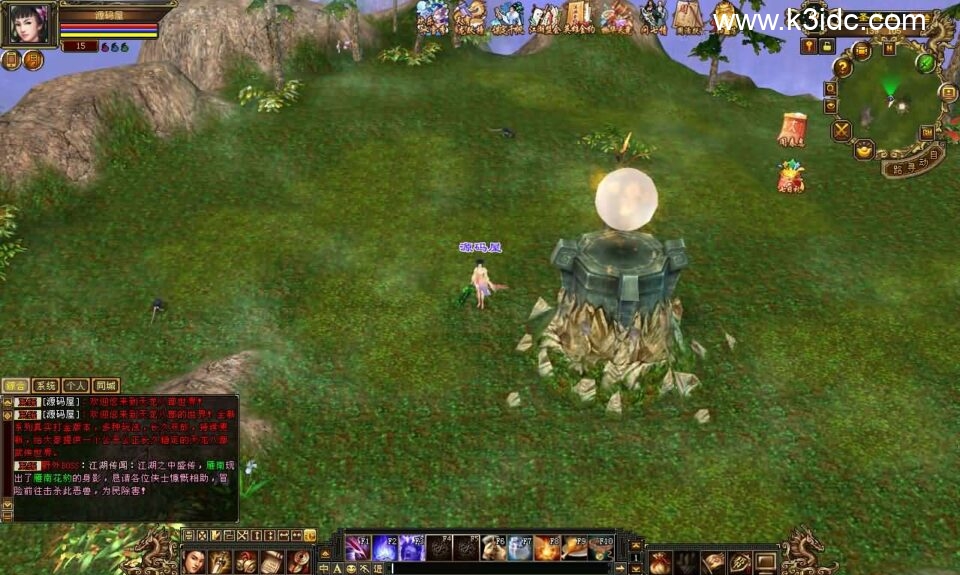Screen dimensions: 960x575
Task: Open the character face menu icon
Action: click(193, 561)
